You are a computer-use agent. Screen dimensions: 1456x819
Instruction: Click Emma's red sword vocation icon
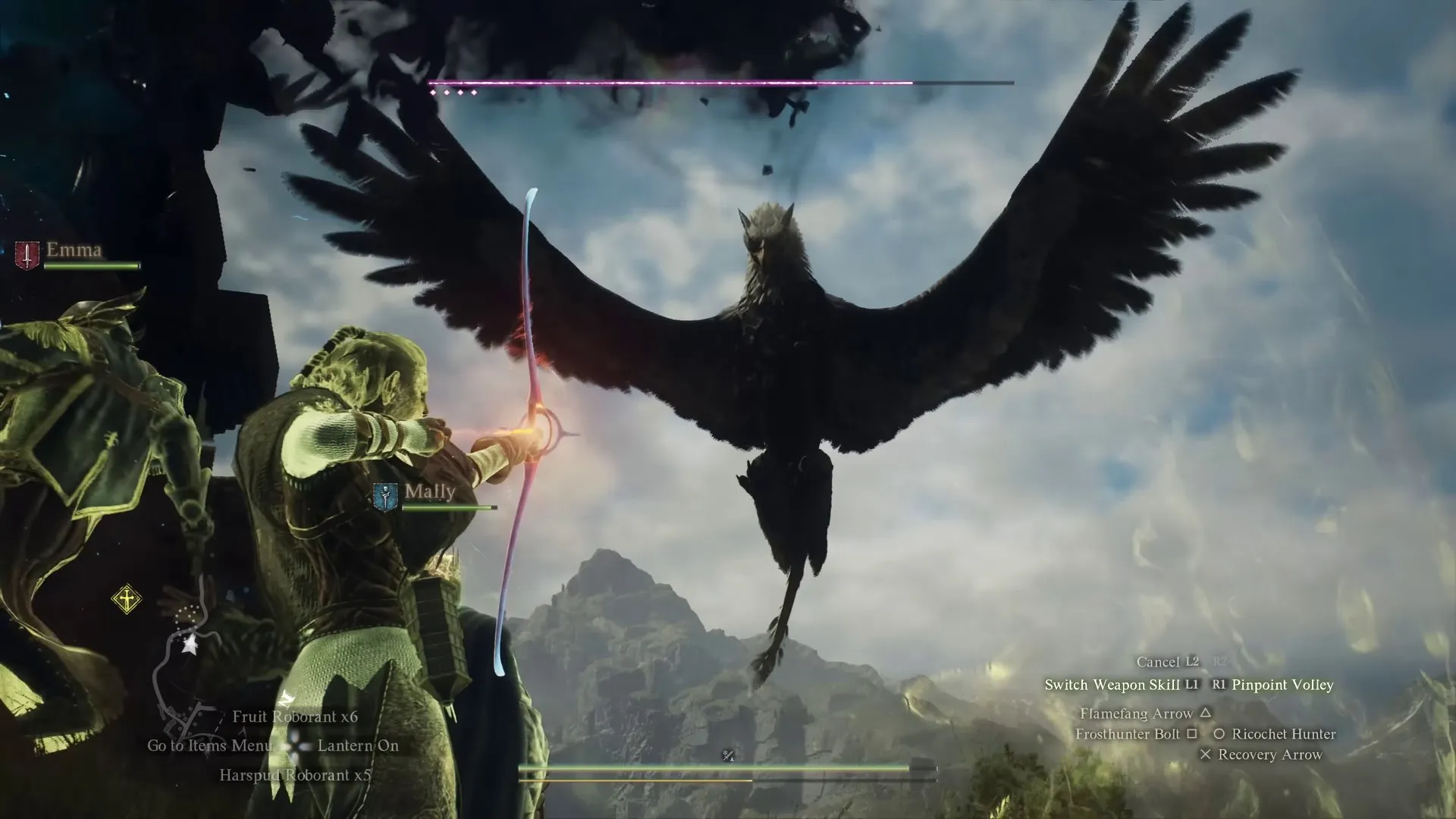(x=27, y=256)
